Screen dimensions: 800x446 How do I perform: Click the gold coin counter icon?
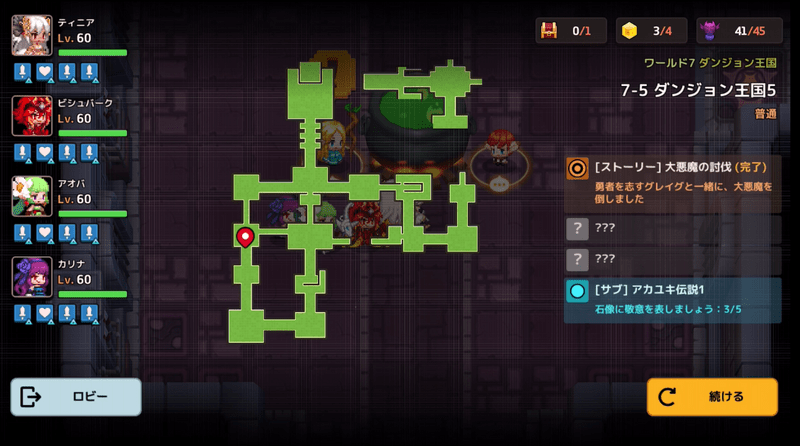point(630,31)
